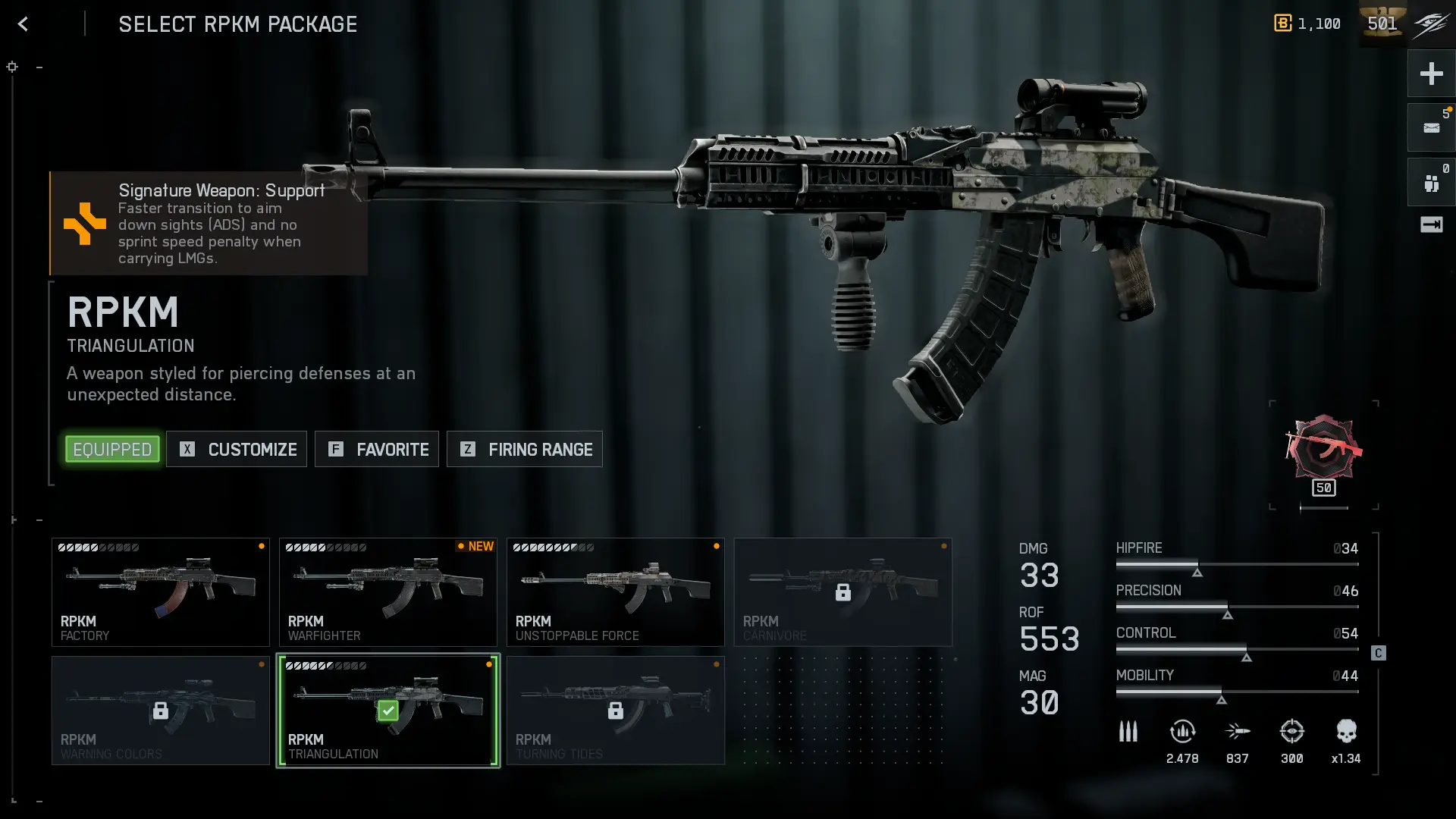Click the green Equipped button
This screenshot has width=1456, height=819.
[x=112, y=450]
